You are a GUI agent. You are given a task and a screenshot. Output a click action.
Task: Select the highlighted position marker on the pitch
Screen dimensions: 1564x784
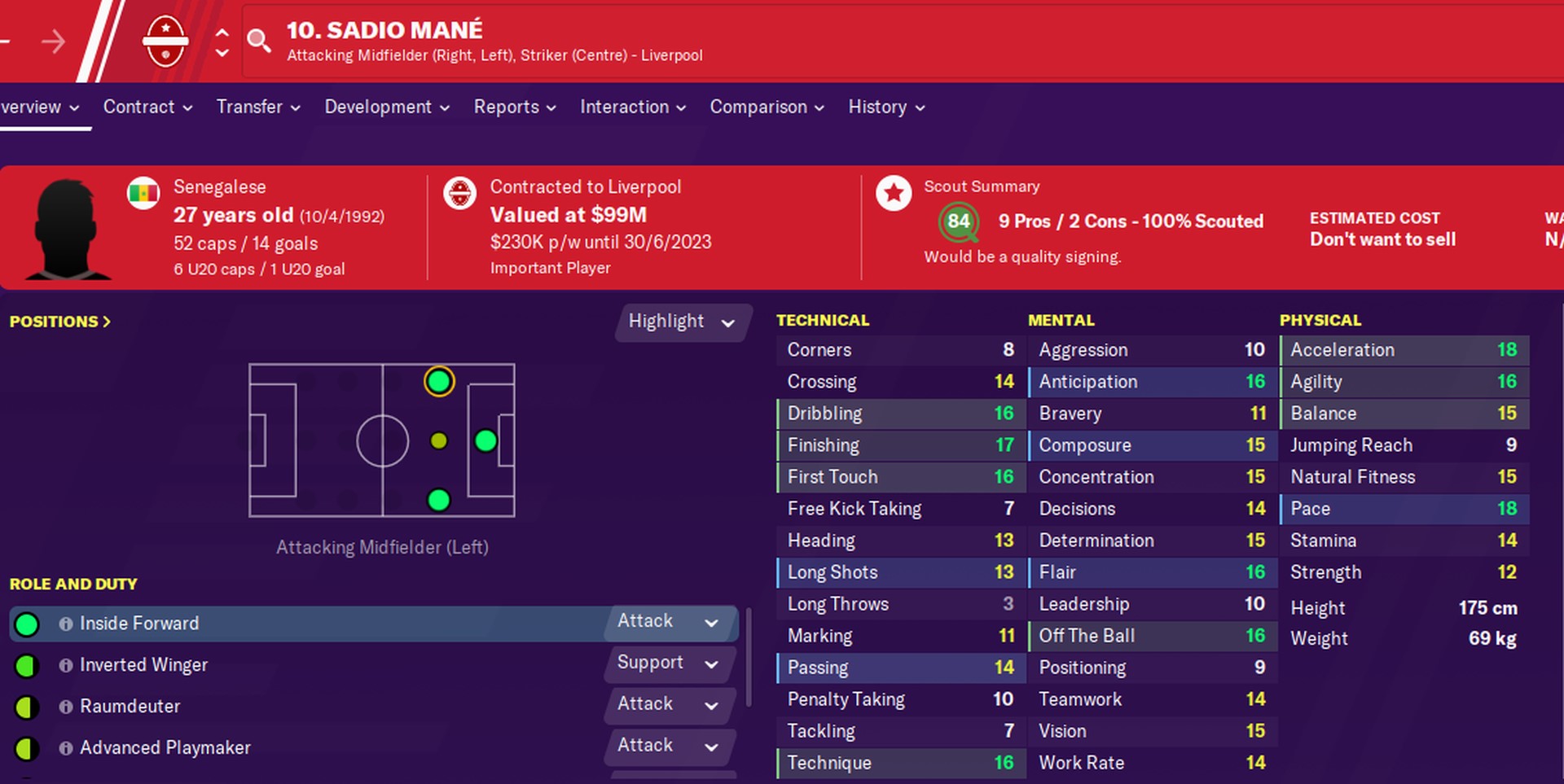point(438,380)
